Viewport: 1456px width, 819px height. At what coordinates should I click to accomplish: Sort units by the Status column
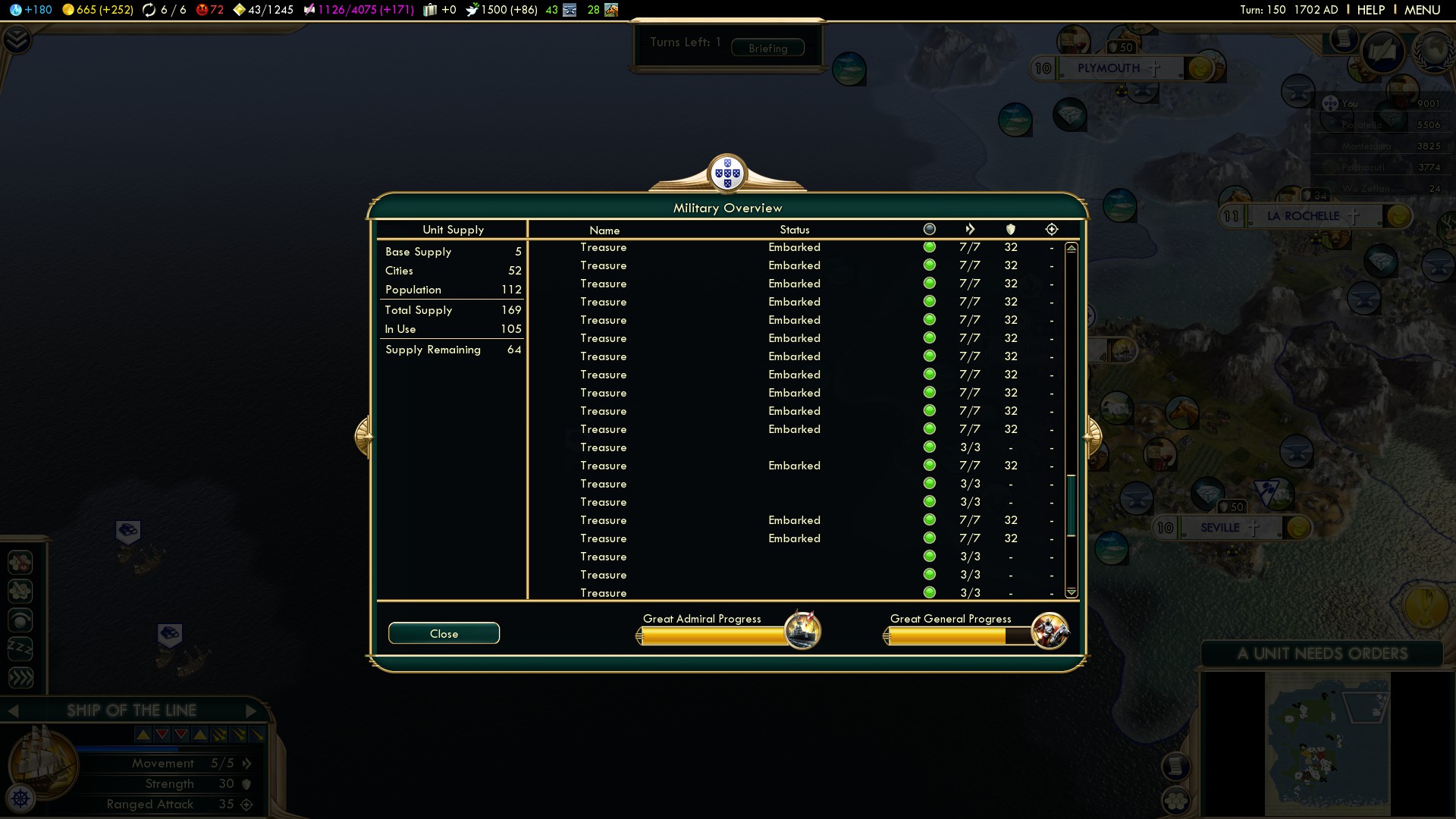coord(794,230)
